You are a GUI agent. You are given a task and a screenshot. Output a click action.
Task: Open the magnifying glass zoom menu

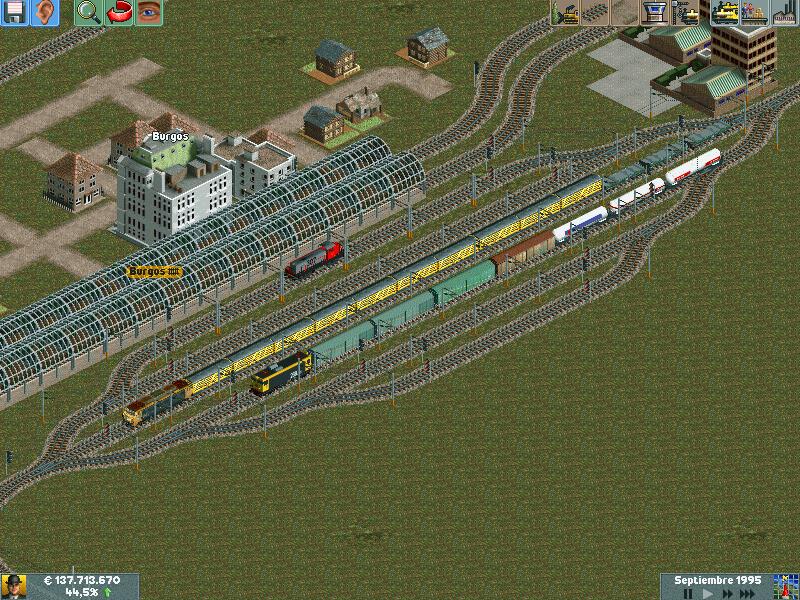pos(89,13)
